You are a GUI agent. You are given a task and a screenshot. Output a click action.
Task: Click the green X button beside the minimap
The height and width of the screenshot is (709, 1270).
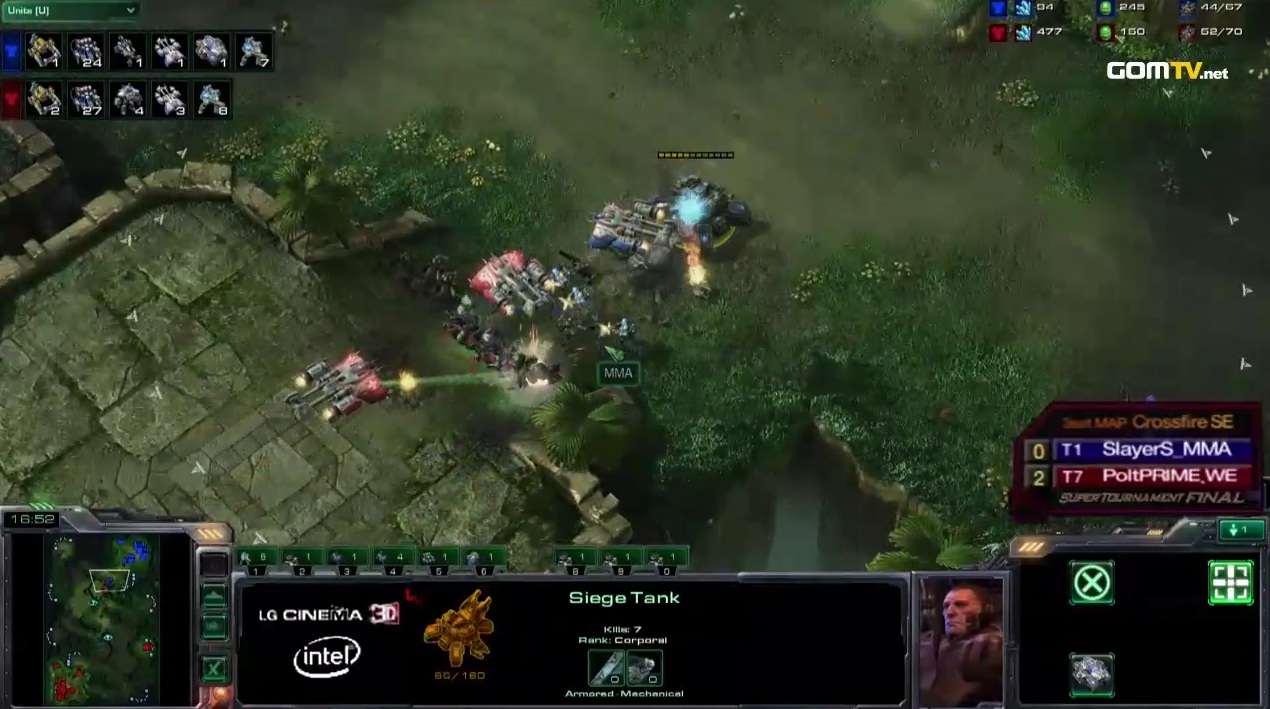tap(213, 670)
